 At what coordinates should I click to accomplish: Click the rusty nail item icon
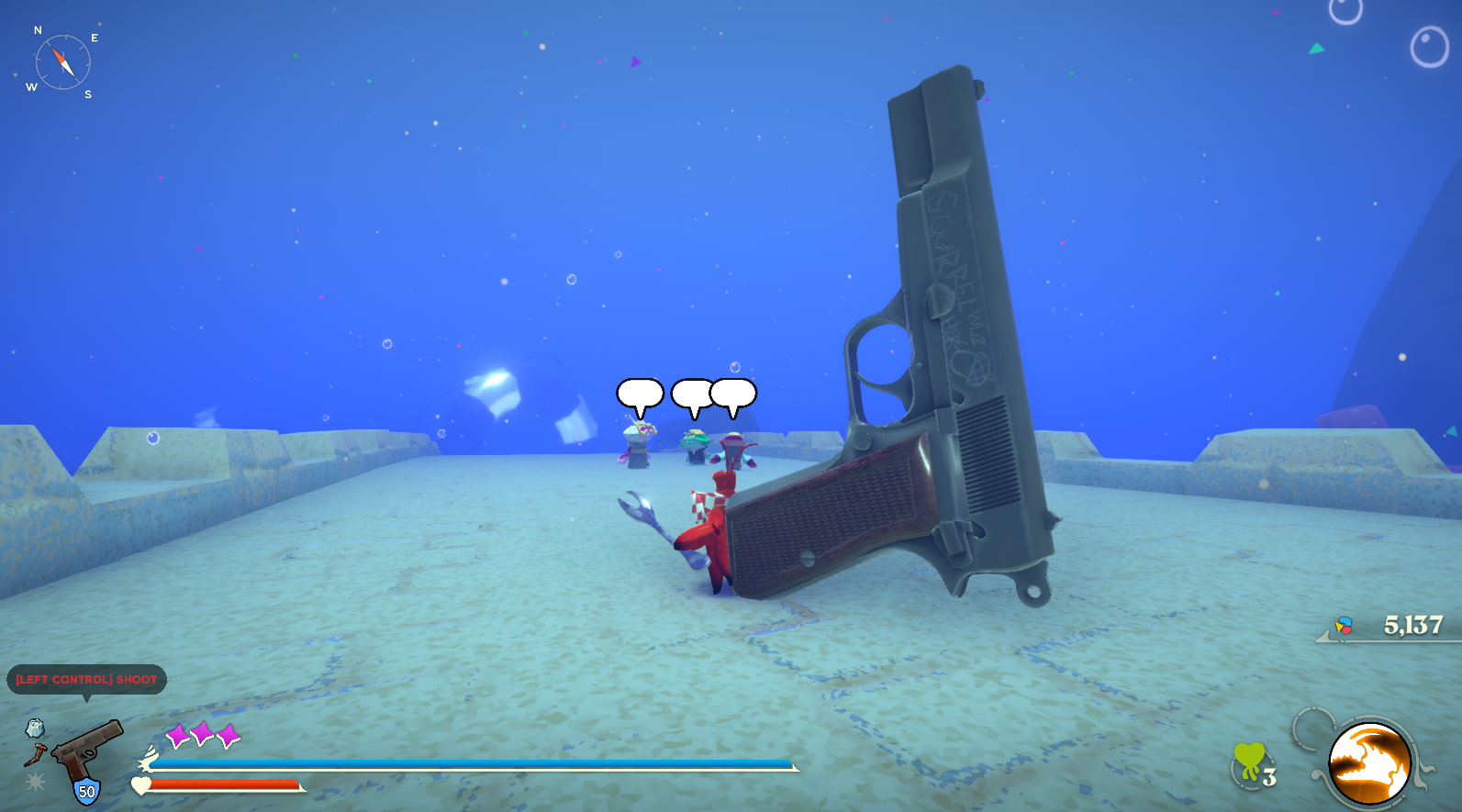[35, 752]
